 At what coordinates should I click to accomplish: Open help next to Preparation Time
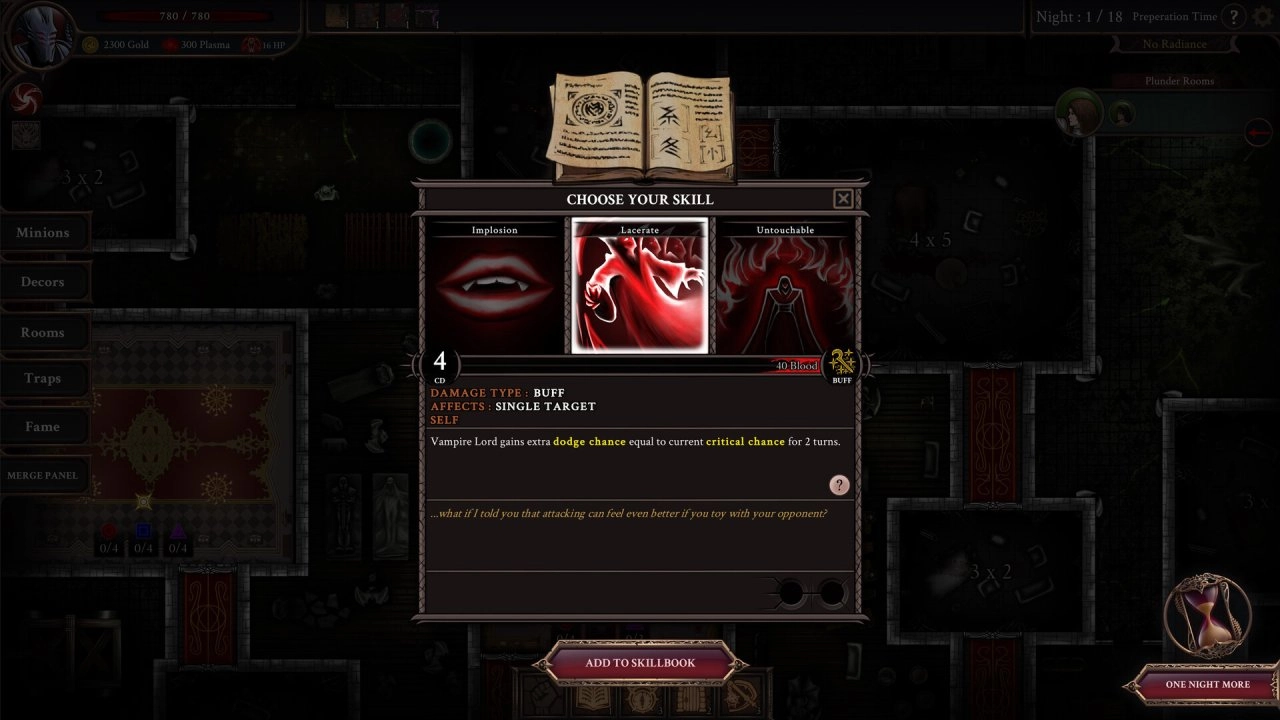(1234, 16)
